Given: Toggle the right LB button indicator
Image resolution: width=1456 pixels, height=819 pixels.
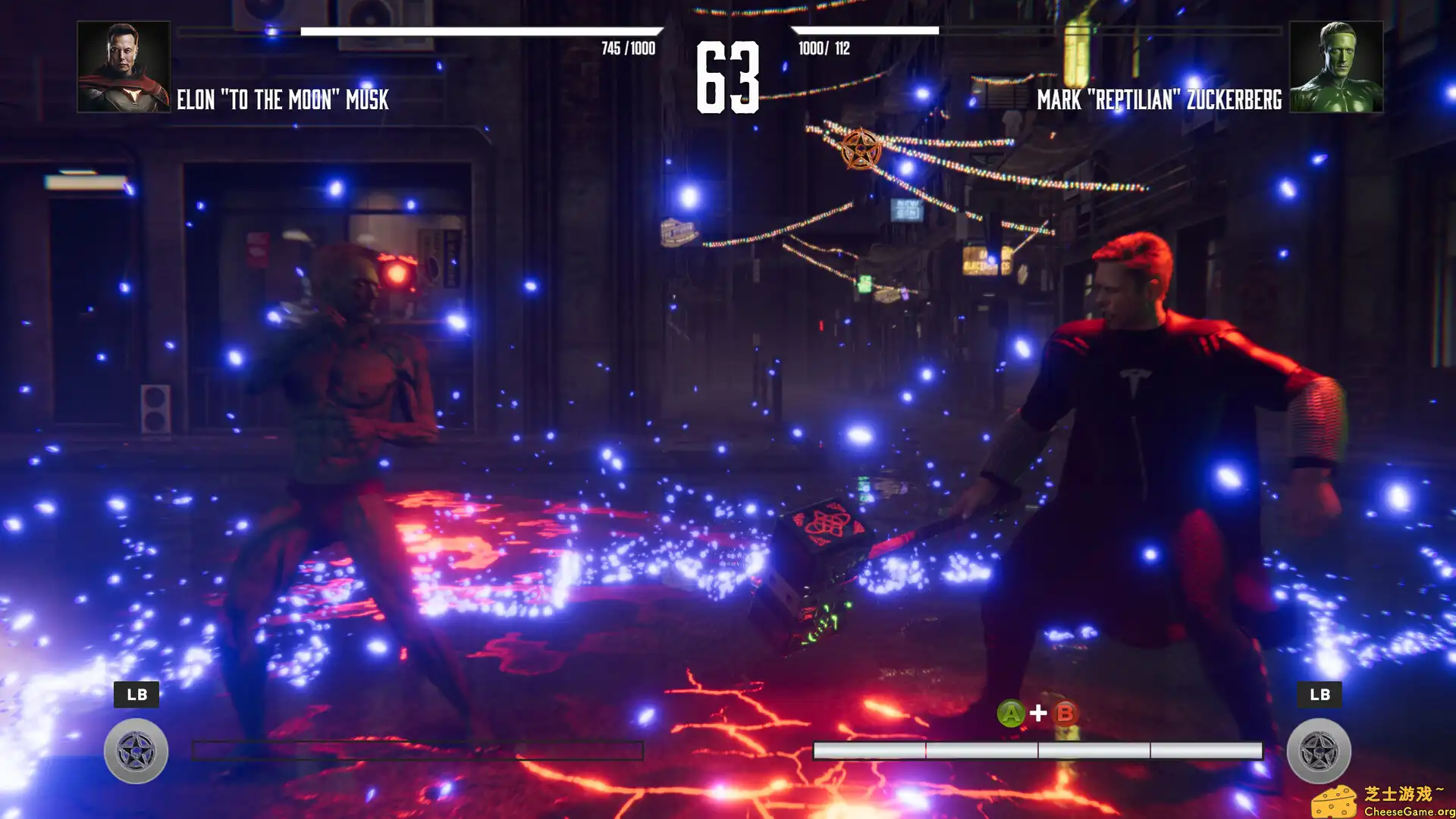Looking at the screenshot, I should [x=1319, y=694].
